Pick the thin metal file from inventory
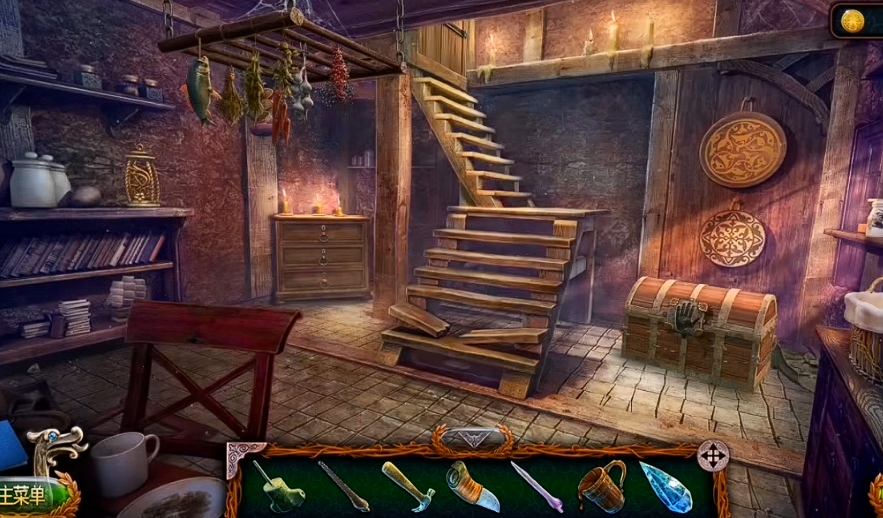The image size is (883, 518). pos(343,487)
